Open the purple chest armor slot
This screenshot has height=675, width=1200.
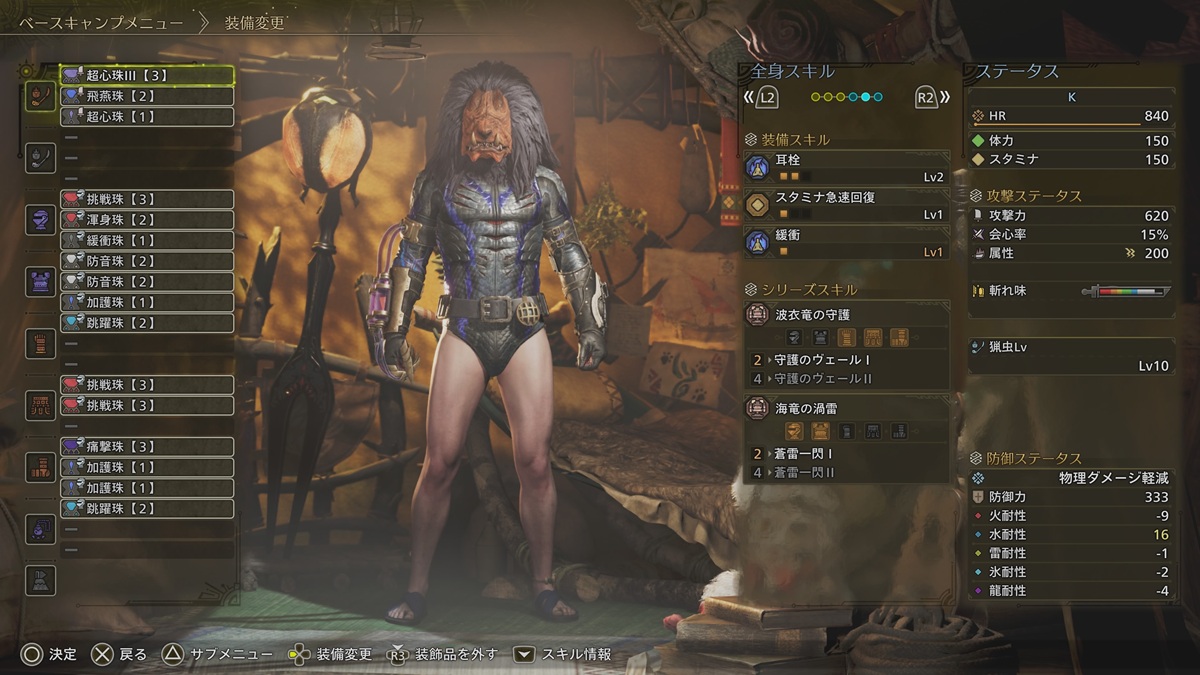pyautogui.click(x=40, y=281)
